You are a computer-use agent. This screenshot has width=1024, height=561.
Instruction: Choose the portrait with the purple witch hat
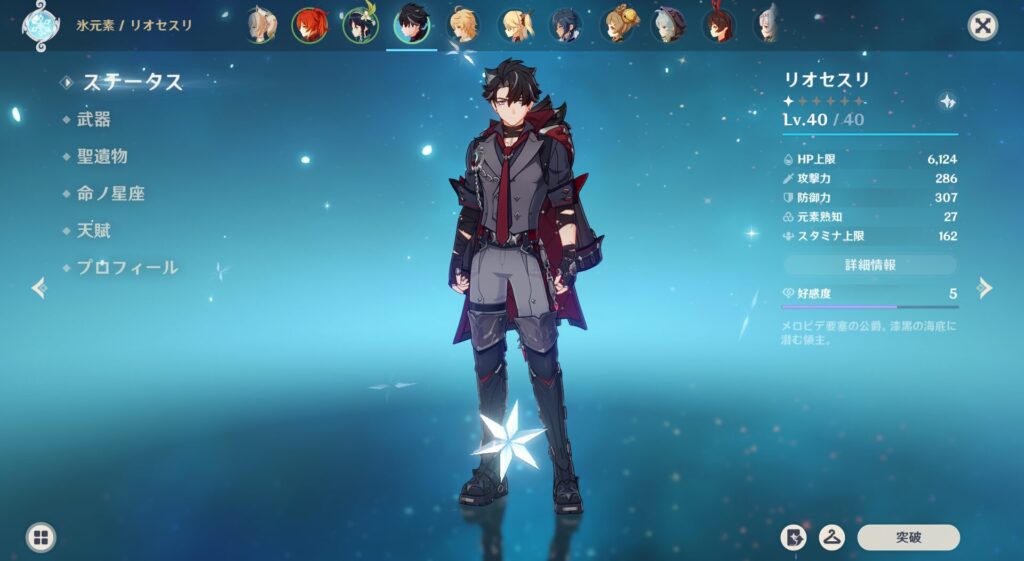[x=669, y=25]
